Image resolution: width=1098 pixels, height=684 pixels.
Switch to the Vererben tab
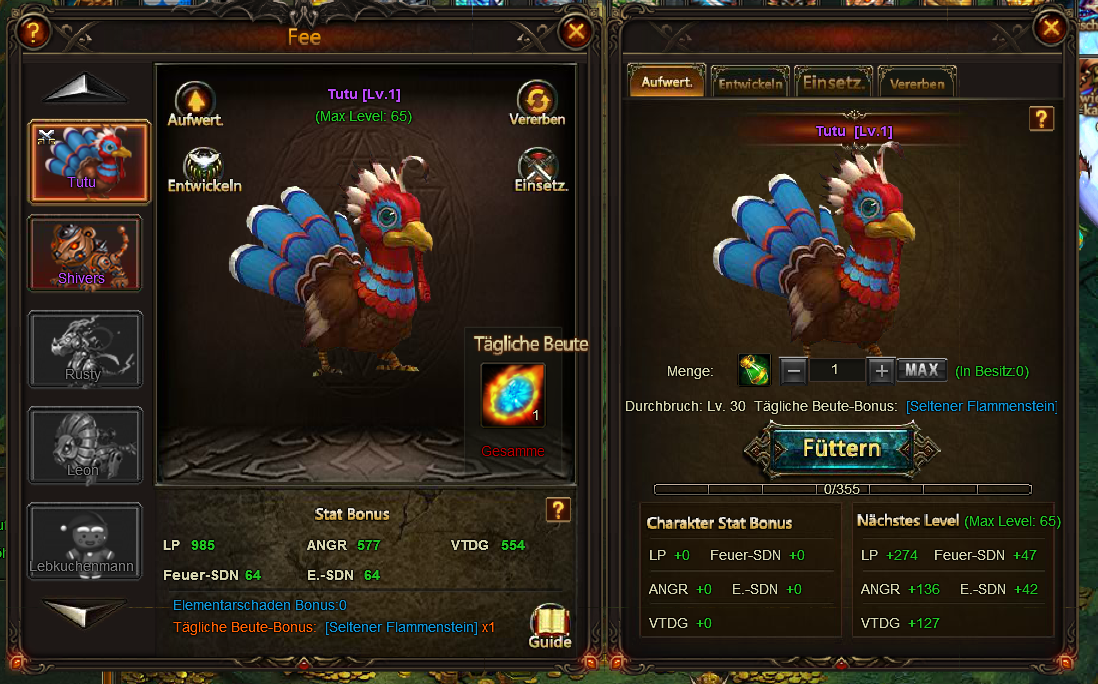[x=917, y=83]
